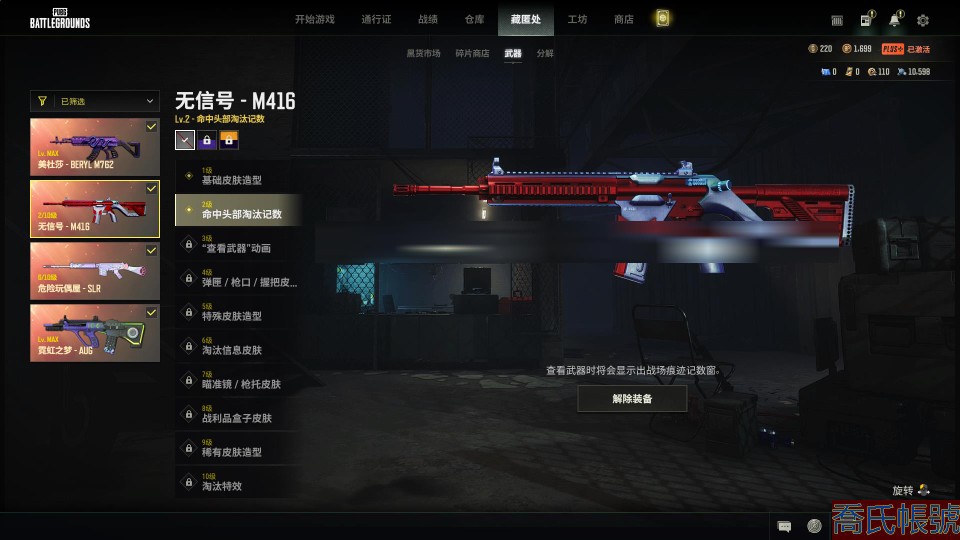Viewport: 960px width, 540px height.
Task: Open the gear settings icon
Action: pyautogui.click(x=923, y=20)
